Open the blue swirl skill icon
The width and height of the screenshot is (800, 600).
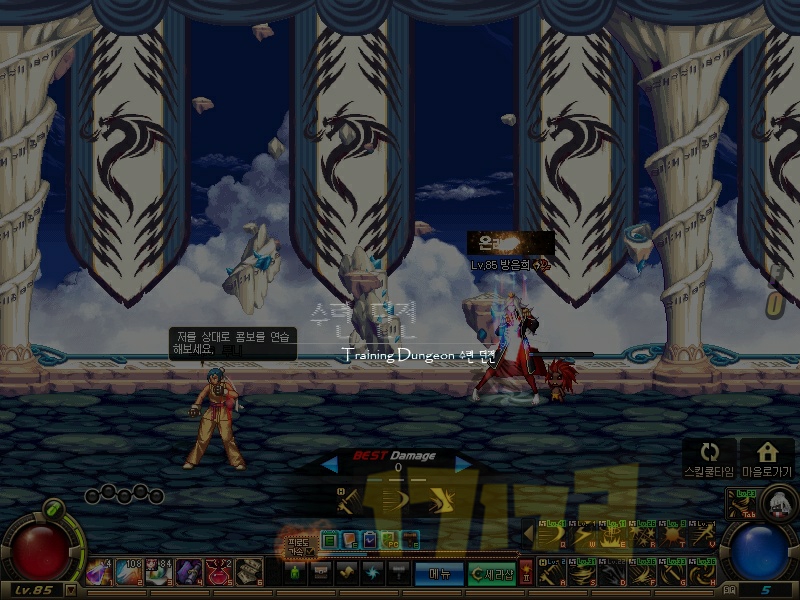point(373,573)
